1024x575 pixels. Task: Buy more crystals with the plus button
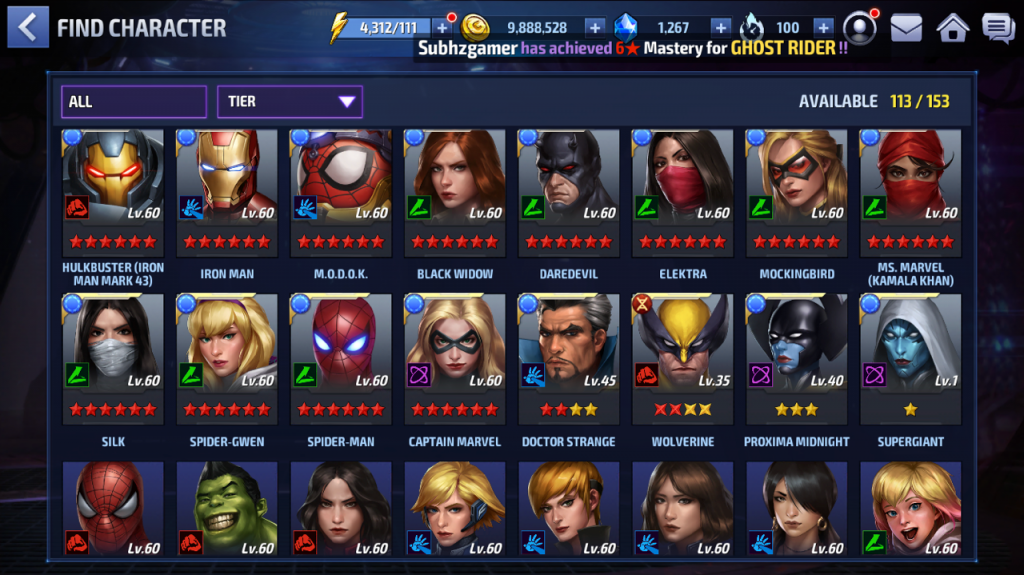pos(720,28)
